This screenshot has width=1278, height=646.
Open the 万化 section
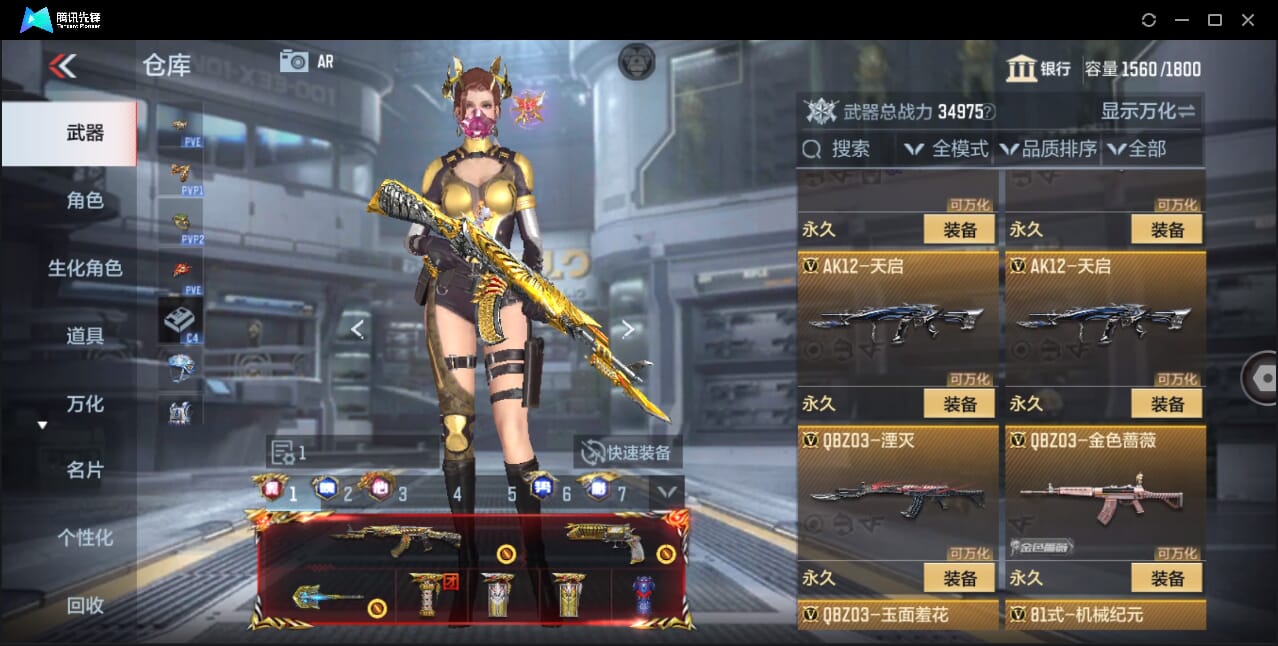84,404
